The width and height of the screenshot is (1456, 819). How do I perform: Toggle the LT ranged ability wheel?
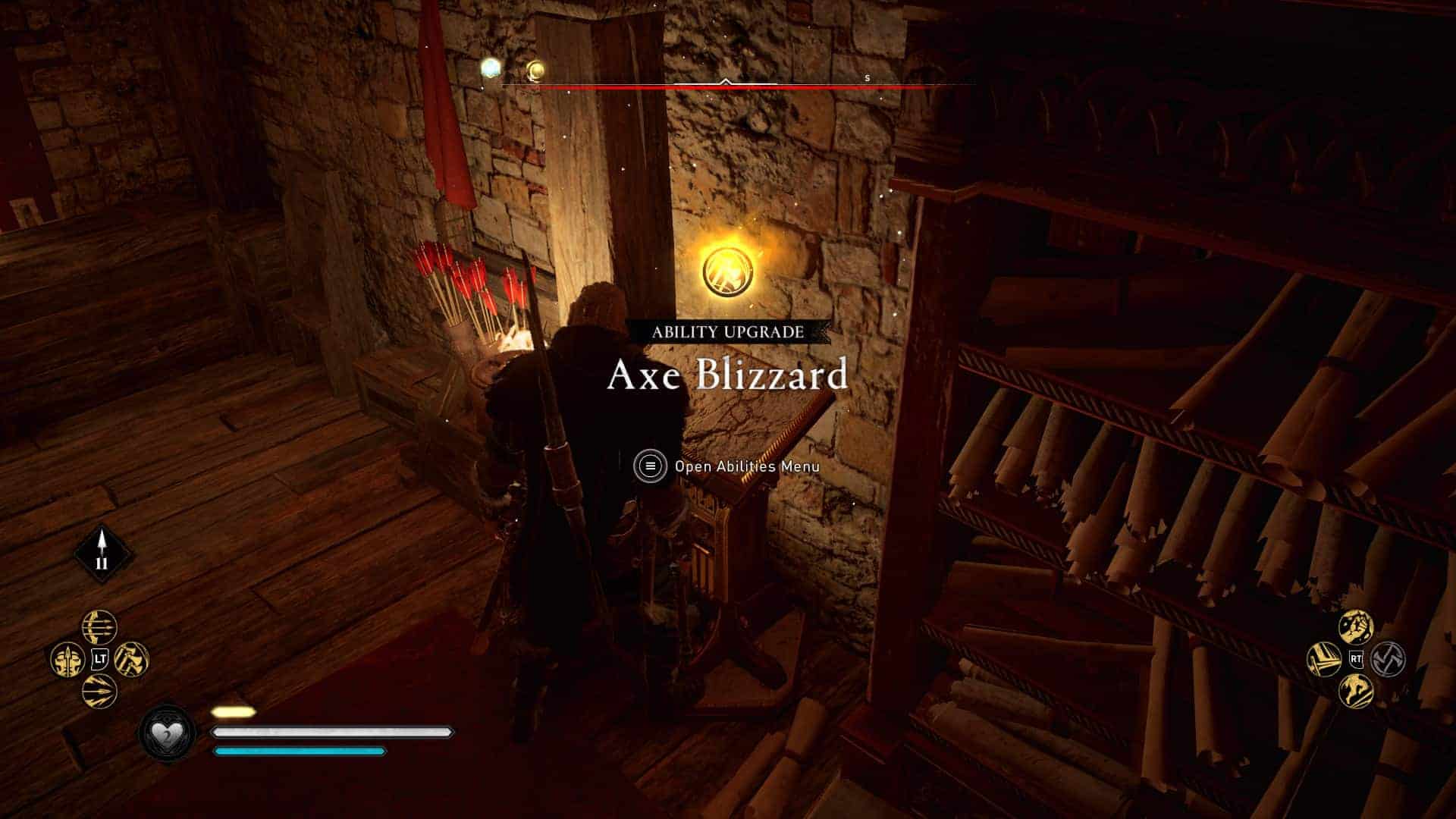click(x=99, y=658)
